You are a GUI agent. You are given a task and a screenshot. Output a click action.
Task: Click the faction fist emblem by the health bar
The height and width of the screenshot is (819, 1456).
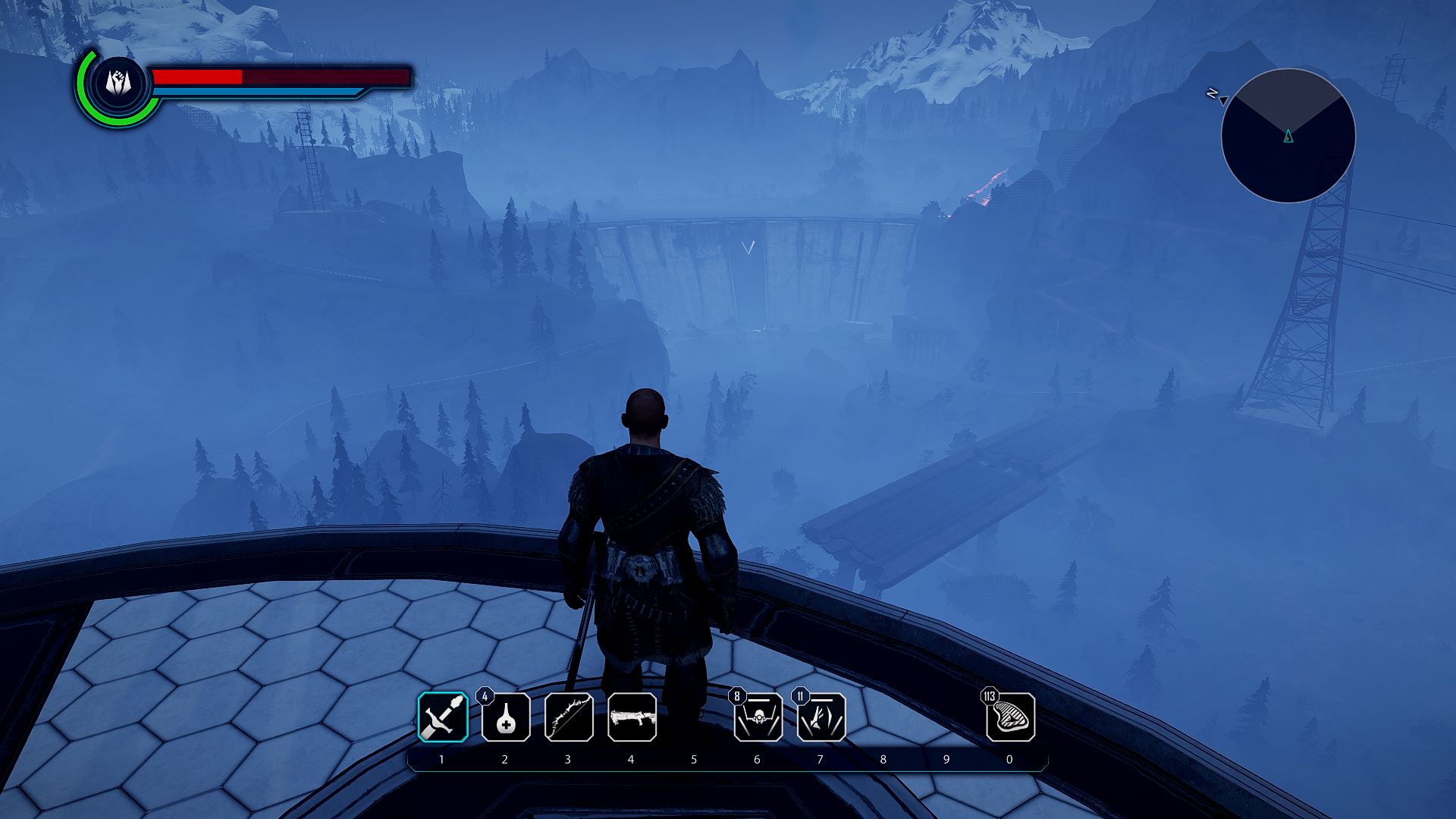[x=118, y=83]
